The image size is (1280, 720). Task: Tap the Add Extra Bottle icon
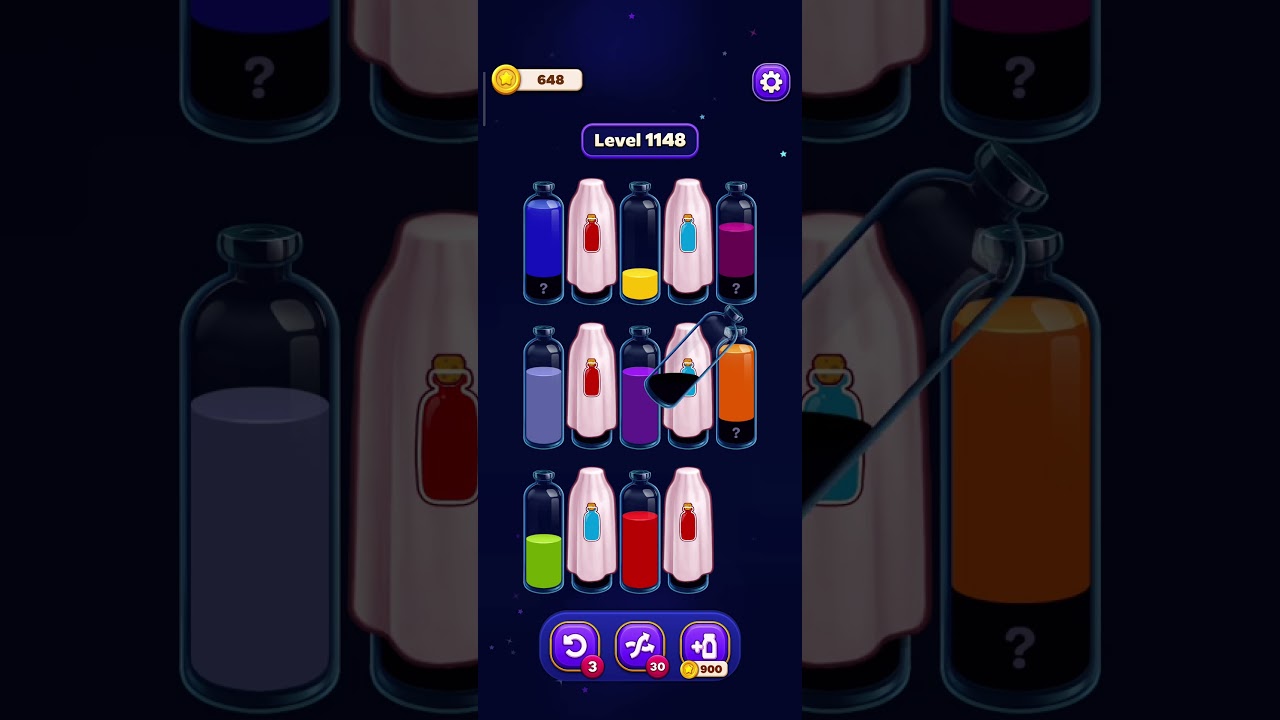pos(705,645)
